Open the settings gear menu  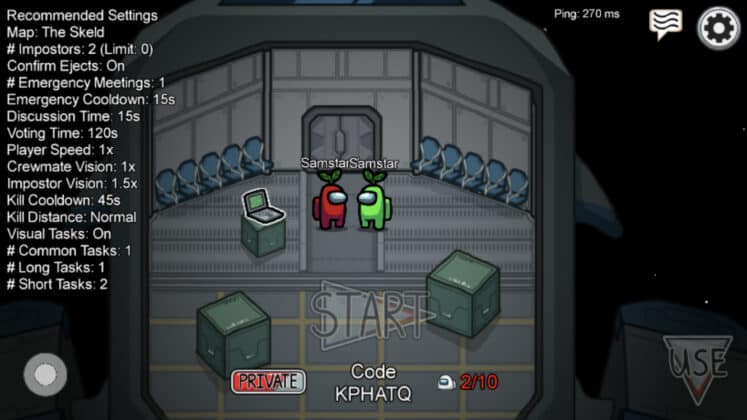click(x=718, y=27)
